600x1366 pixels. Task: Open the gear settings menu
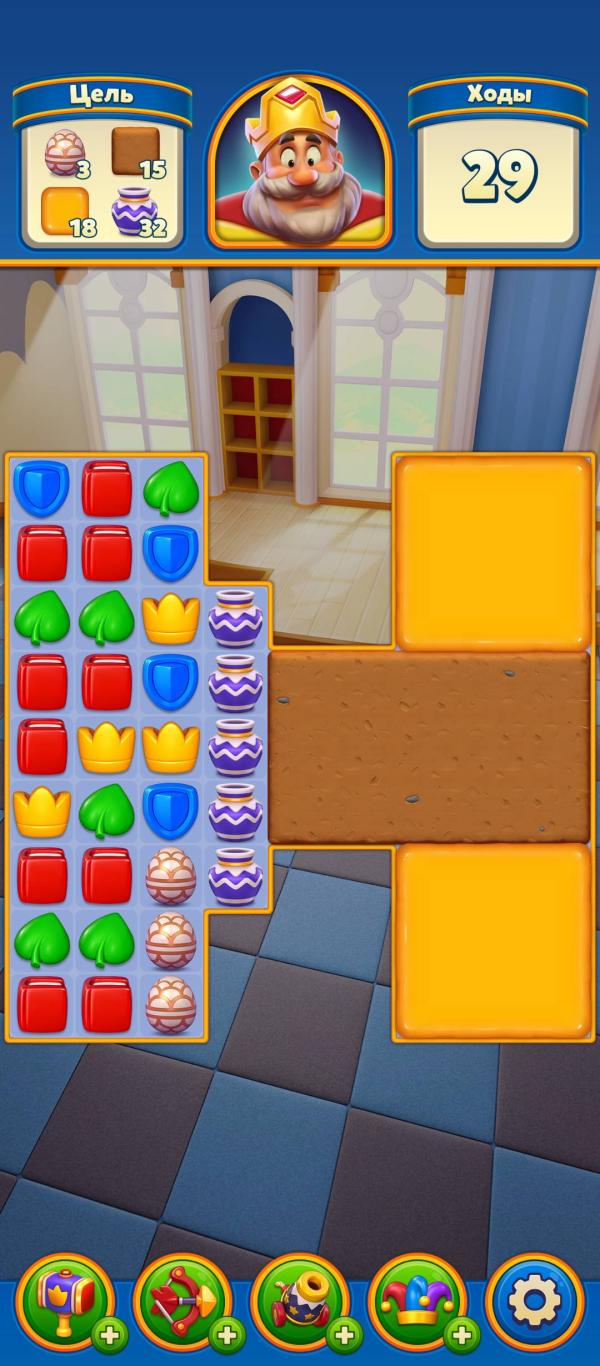coord(534,1301)
